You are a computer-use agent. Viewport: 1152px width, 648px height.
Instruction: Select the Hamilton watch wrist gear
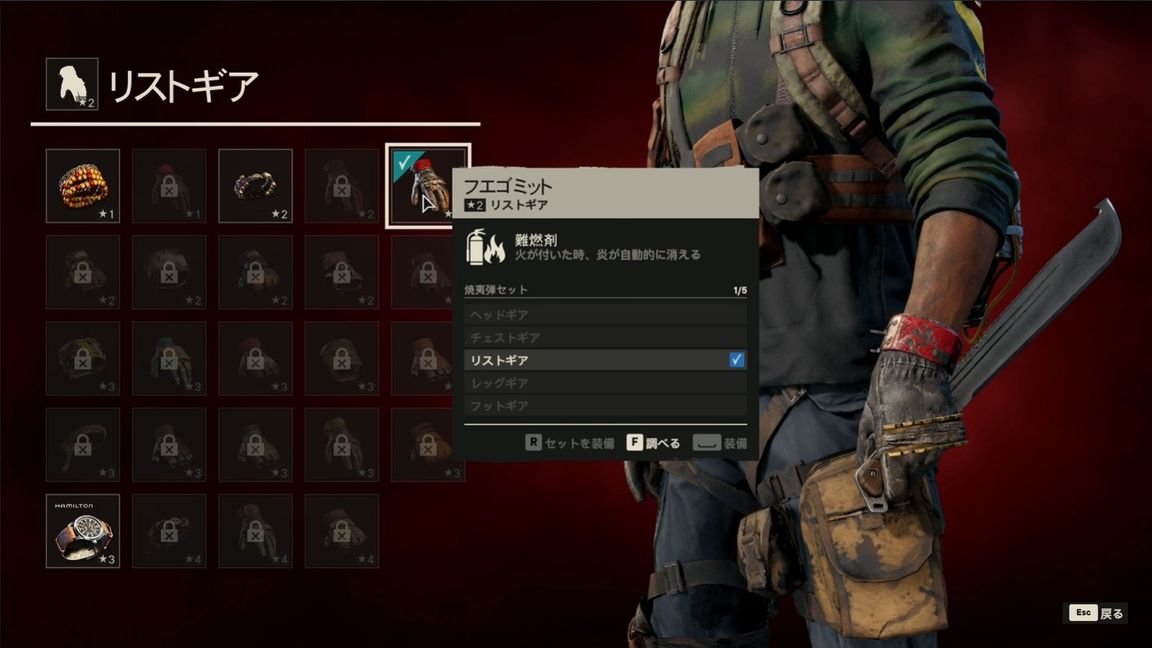pyautogui.click(x=82, y=531)
